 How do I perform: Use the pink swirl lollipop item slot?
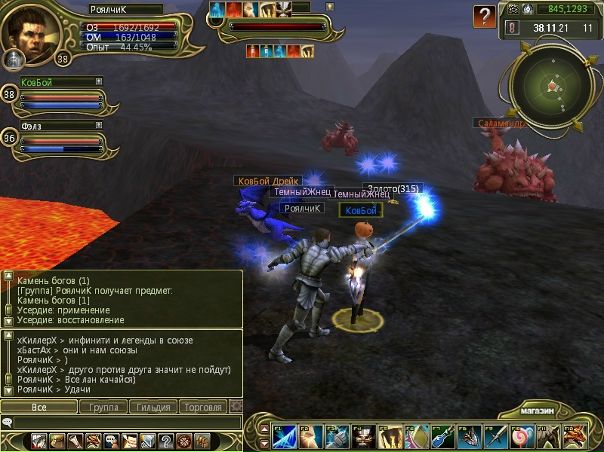pyautogui.click(x=519, y=437)
